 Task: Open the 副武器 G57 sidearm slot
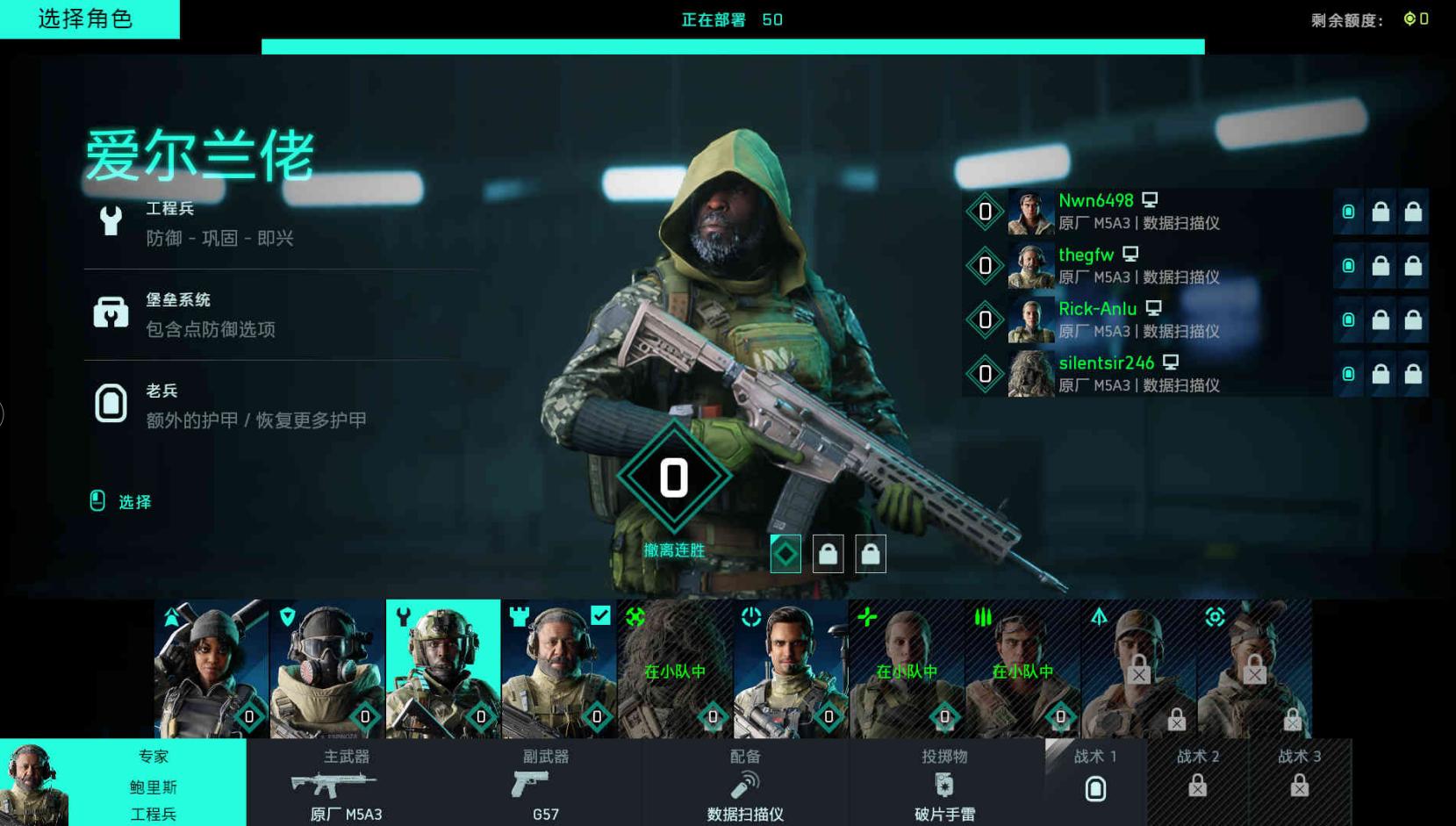point(545,783)
